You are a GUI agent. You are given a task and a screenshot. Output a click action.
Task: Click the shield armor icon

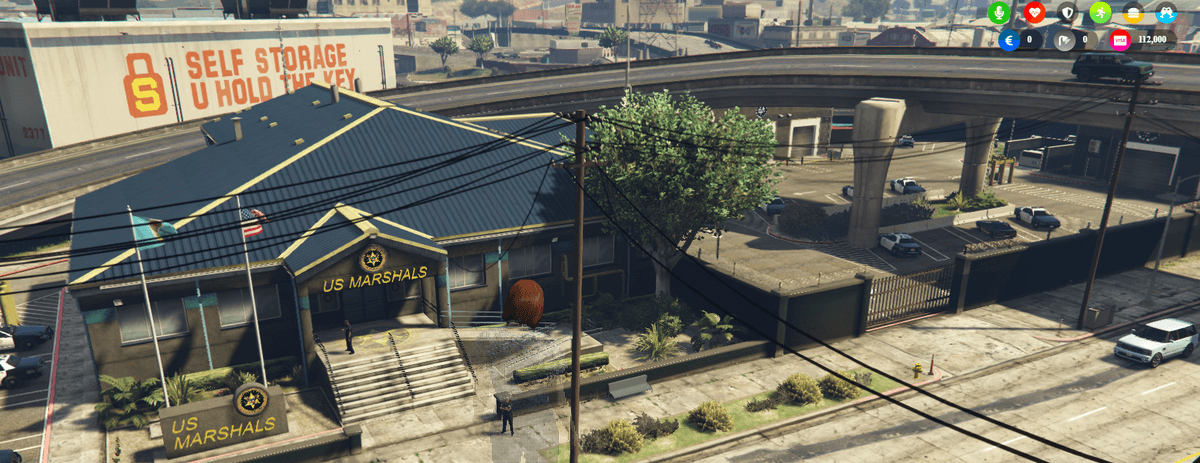[x=1067, y=13]
